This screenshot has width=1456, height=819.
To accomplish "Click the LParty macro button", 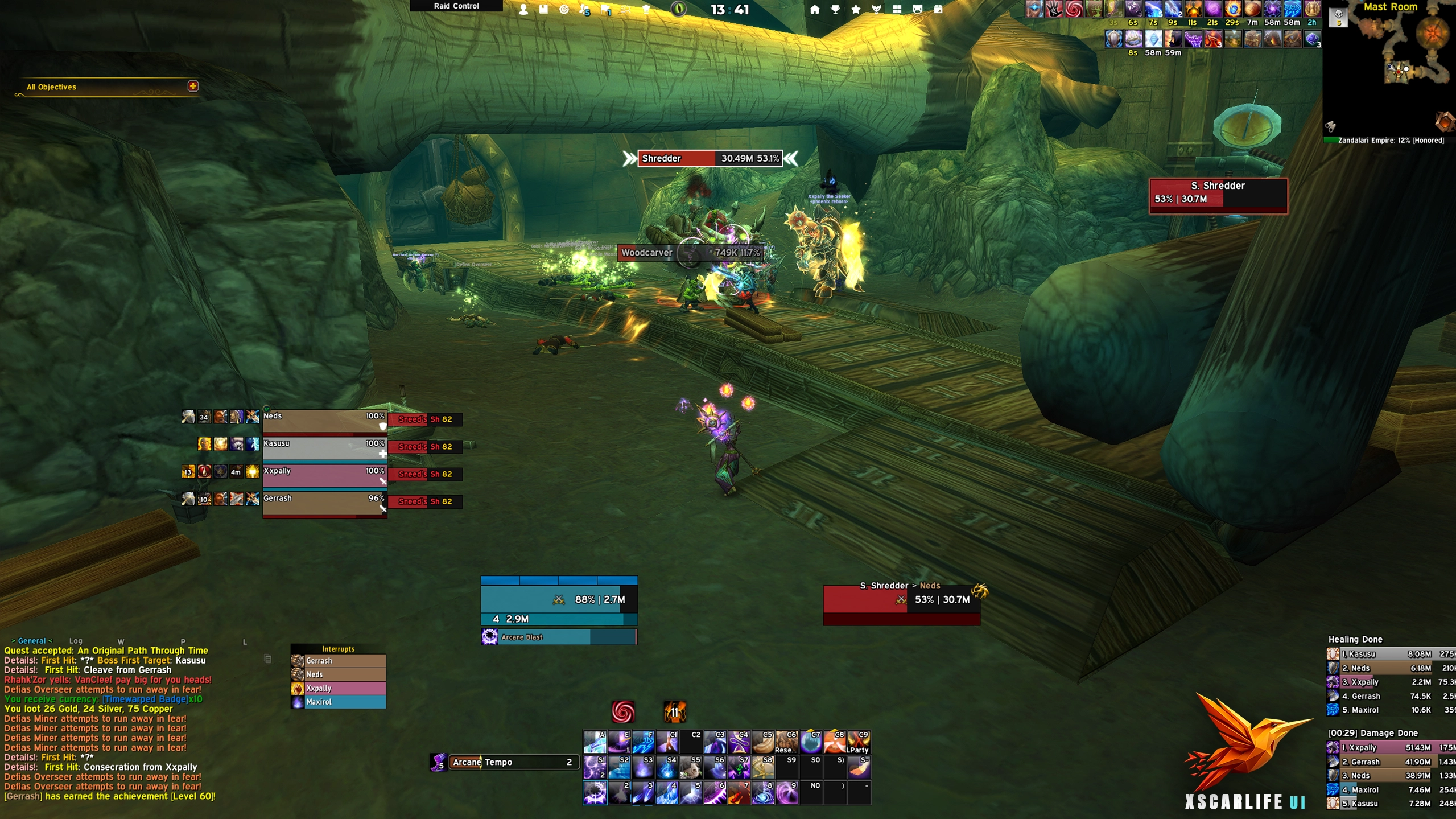I will [x=859, y=742].
